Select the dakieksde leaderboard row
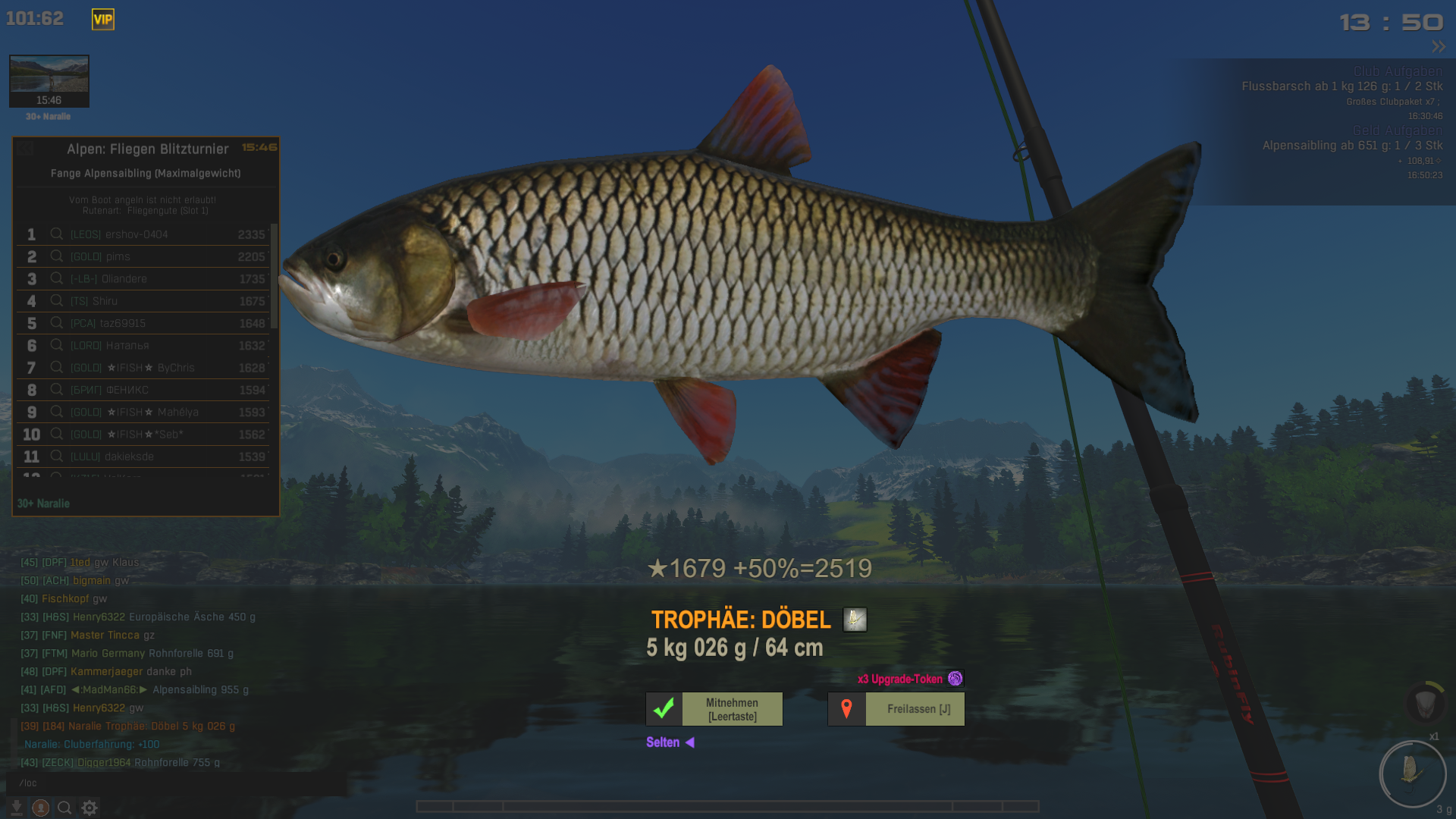Screen dimensions: 1456x819 [x=144, y=457]
